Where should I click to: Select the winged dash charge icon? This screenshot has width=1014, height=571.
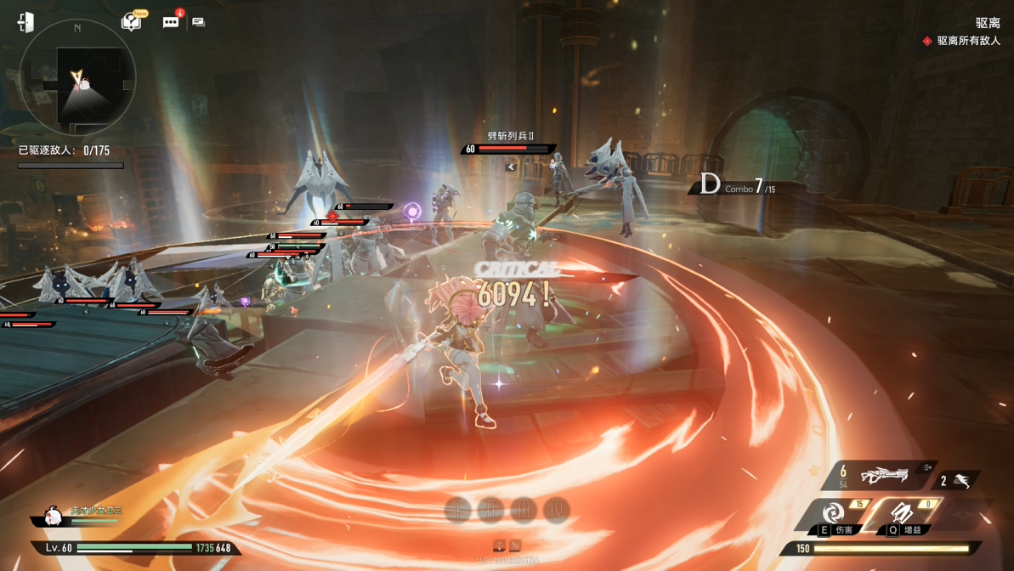click(x=961, y=480)
